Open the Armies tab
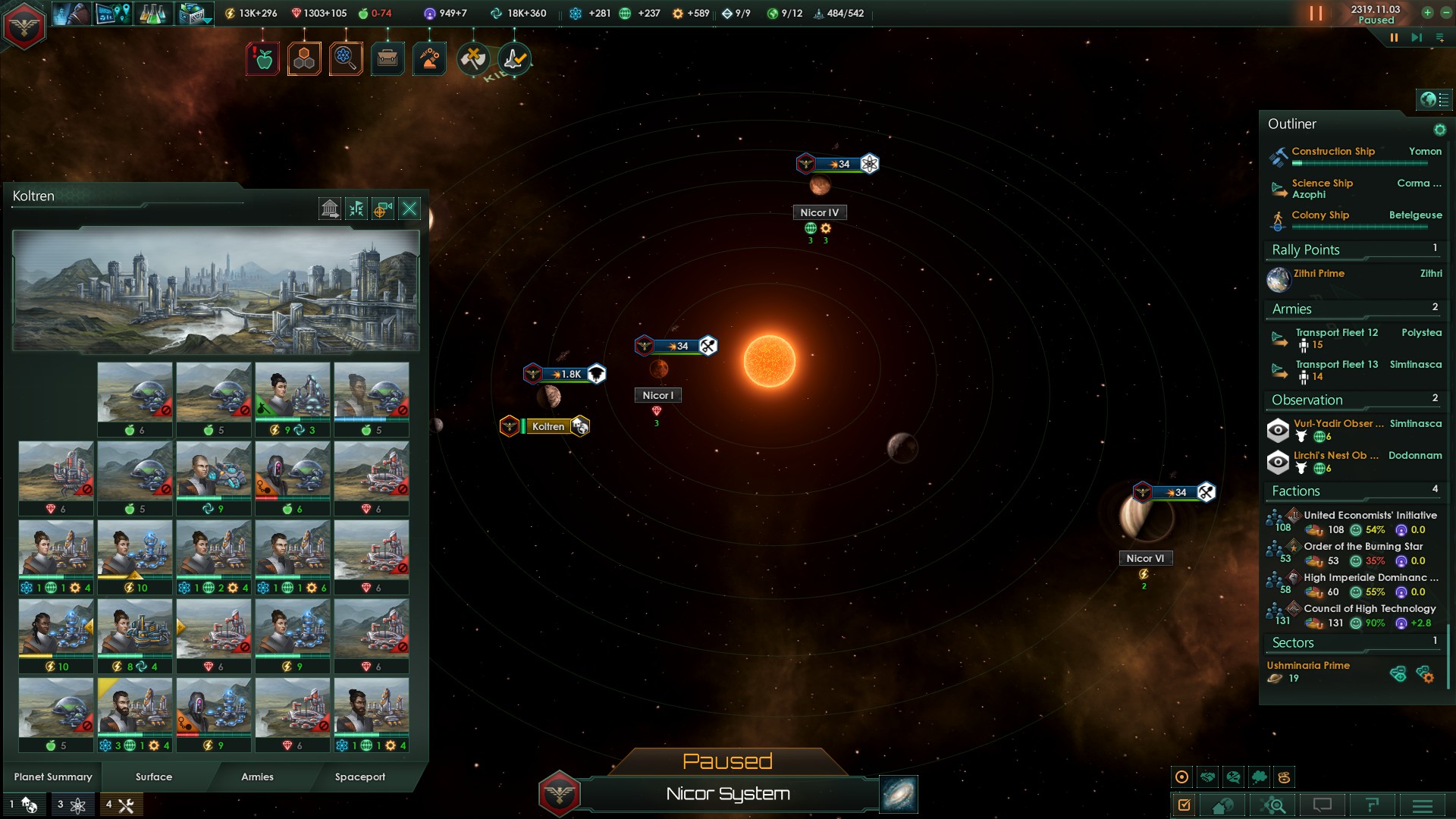 click(257, 777)
